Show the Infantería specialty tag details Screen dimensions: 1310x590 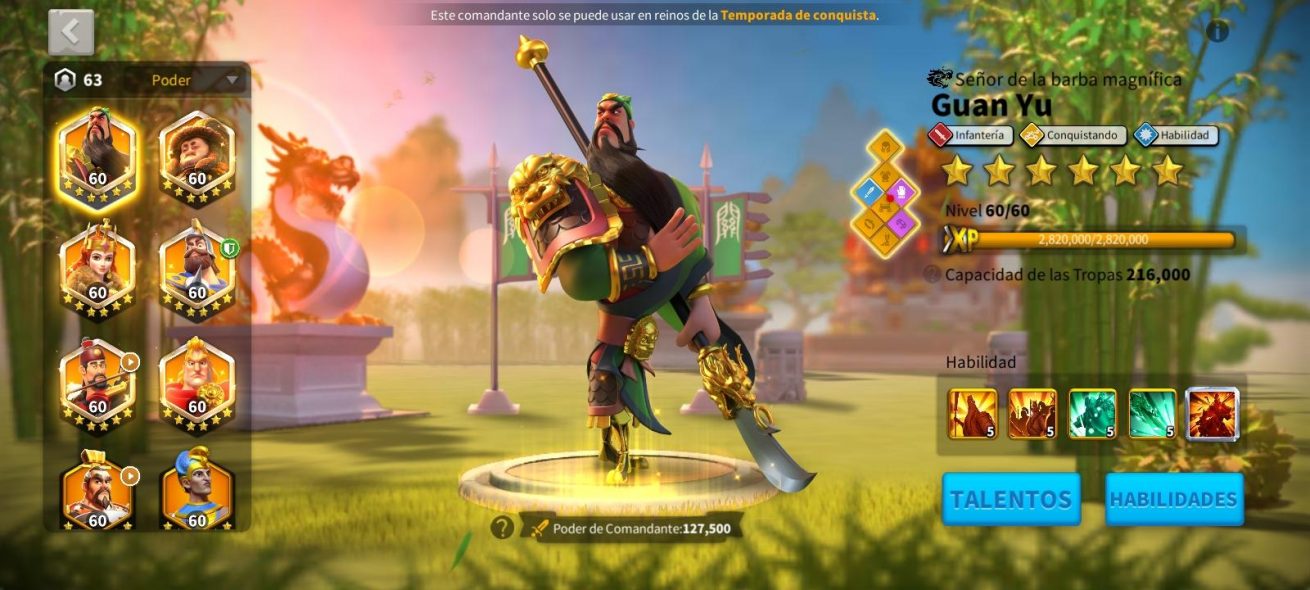click(972, 135)
